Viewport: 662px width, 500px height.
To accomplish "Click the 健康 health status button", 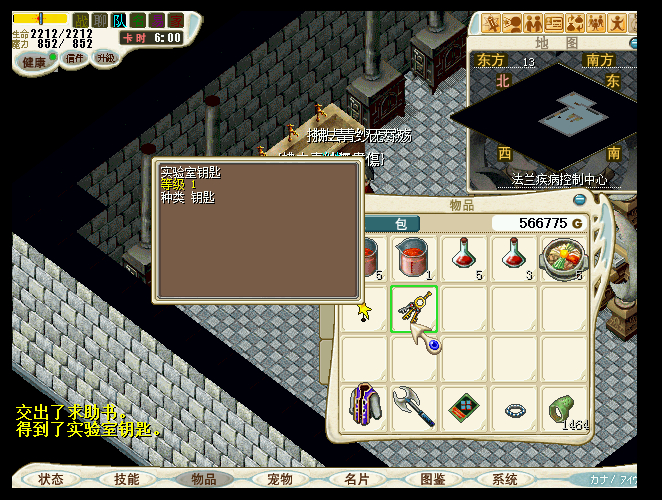I will [35, 62].
